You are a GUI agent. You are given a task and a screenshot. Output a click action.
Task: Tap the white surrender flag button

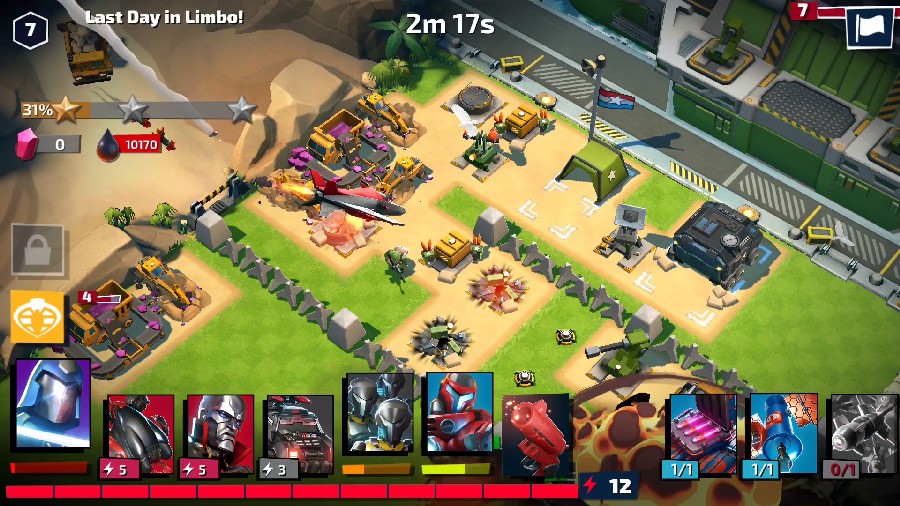(x=869, y=27)
